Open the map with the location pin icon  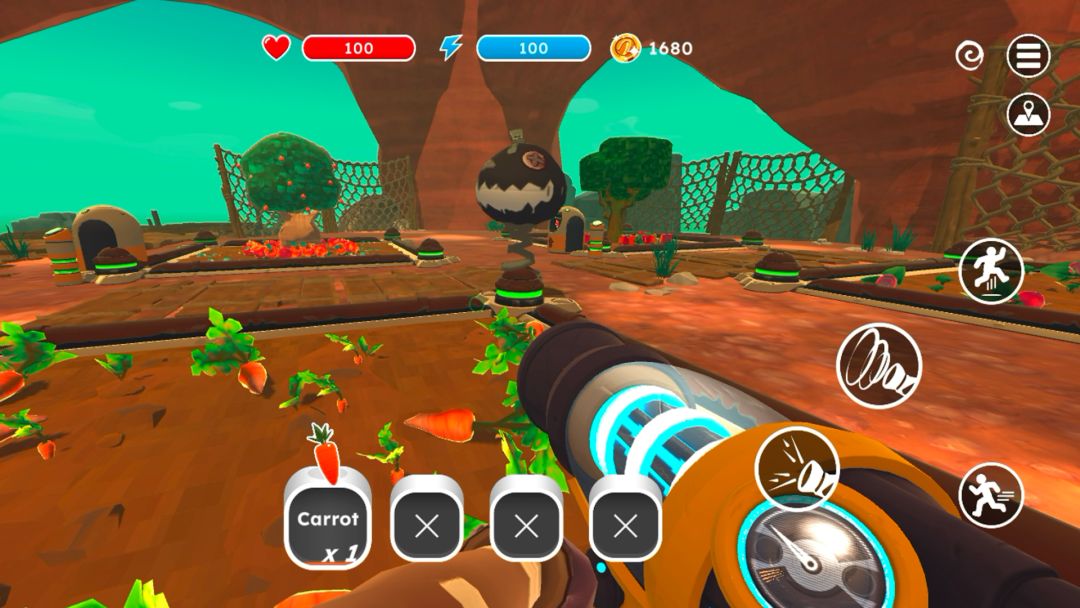1028,115
